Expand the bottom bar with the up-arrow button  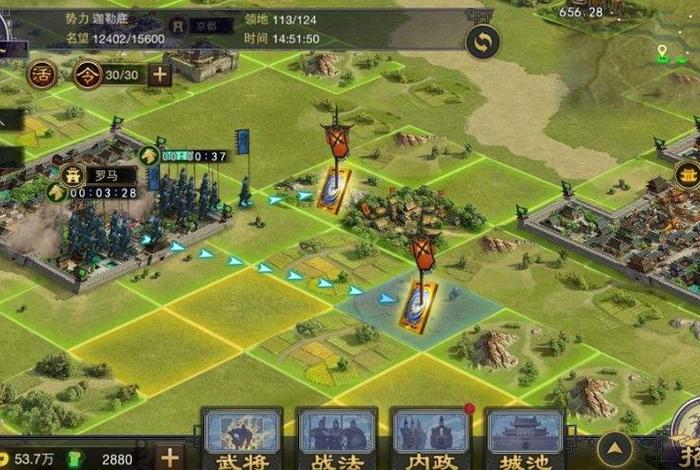click(614, 449)
